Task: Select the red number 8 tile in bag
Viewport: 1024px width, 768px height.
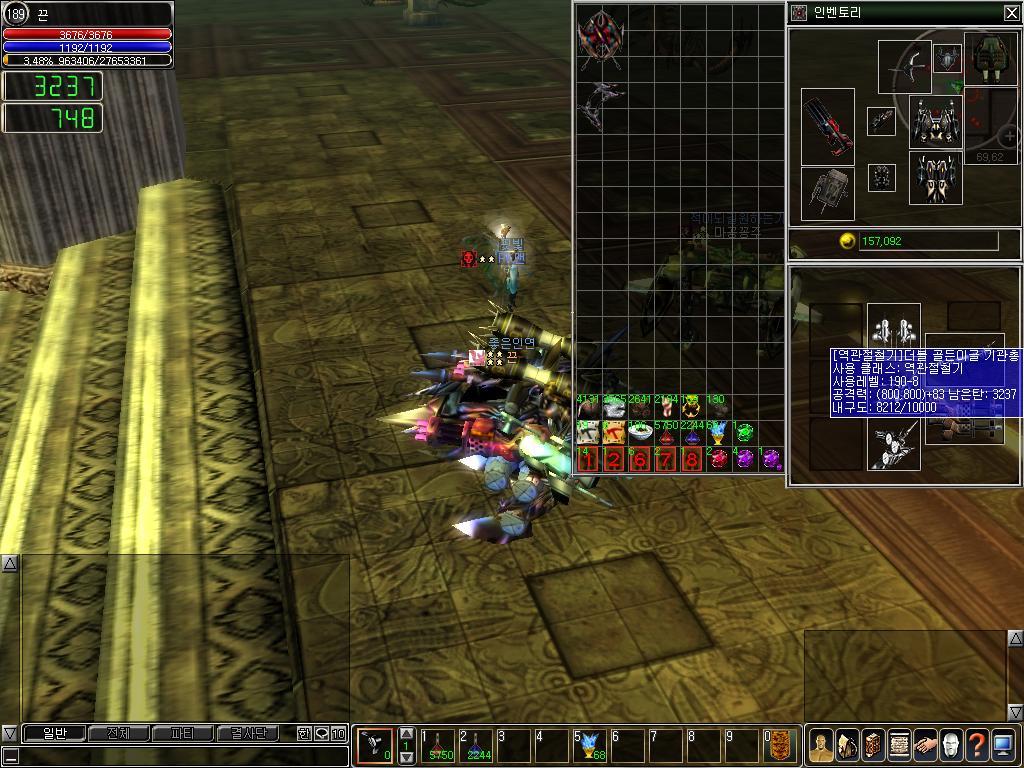Action: click(691, 459)
